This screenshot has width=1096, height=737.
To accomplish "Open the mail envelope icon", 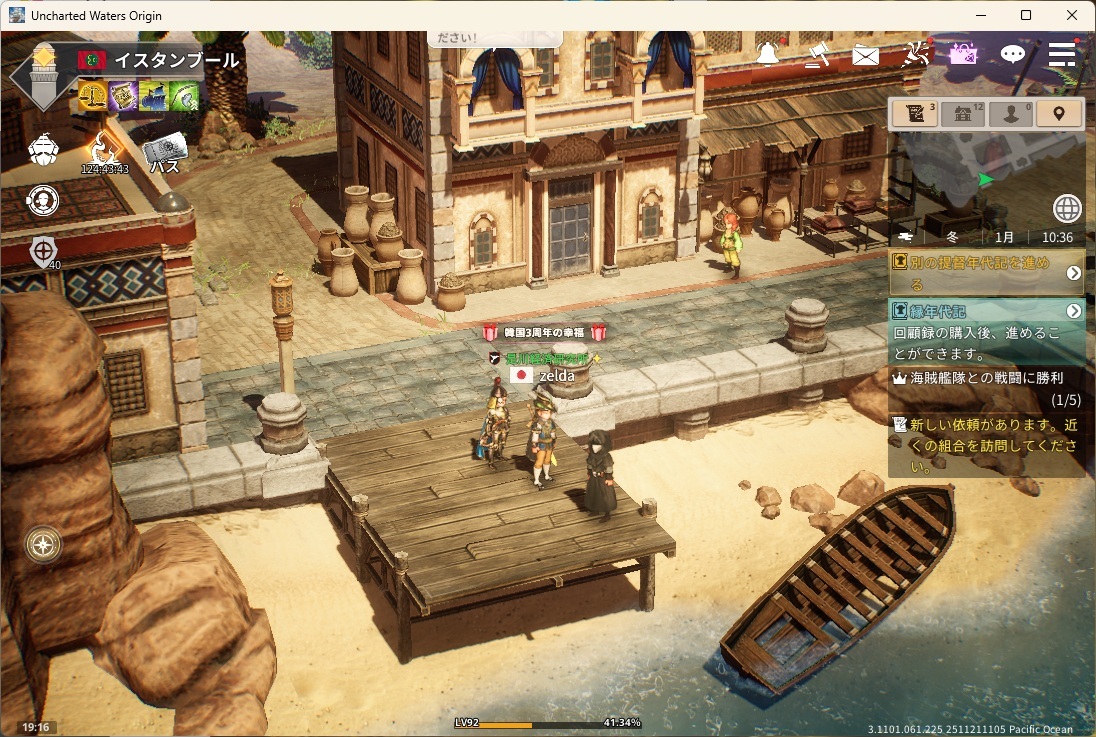I will [865, 55].
